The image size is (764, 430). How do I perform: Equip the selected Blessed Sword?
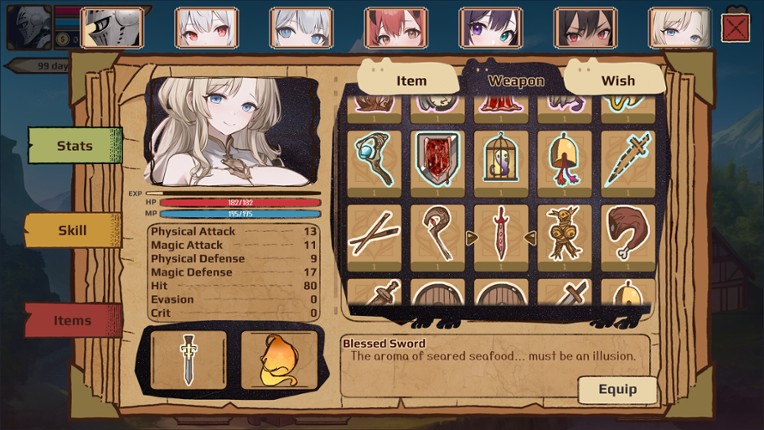pyautogui.click(x=617, y=389)
